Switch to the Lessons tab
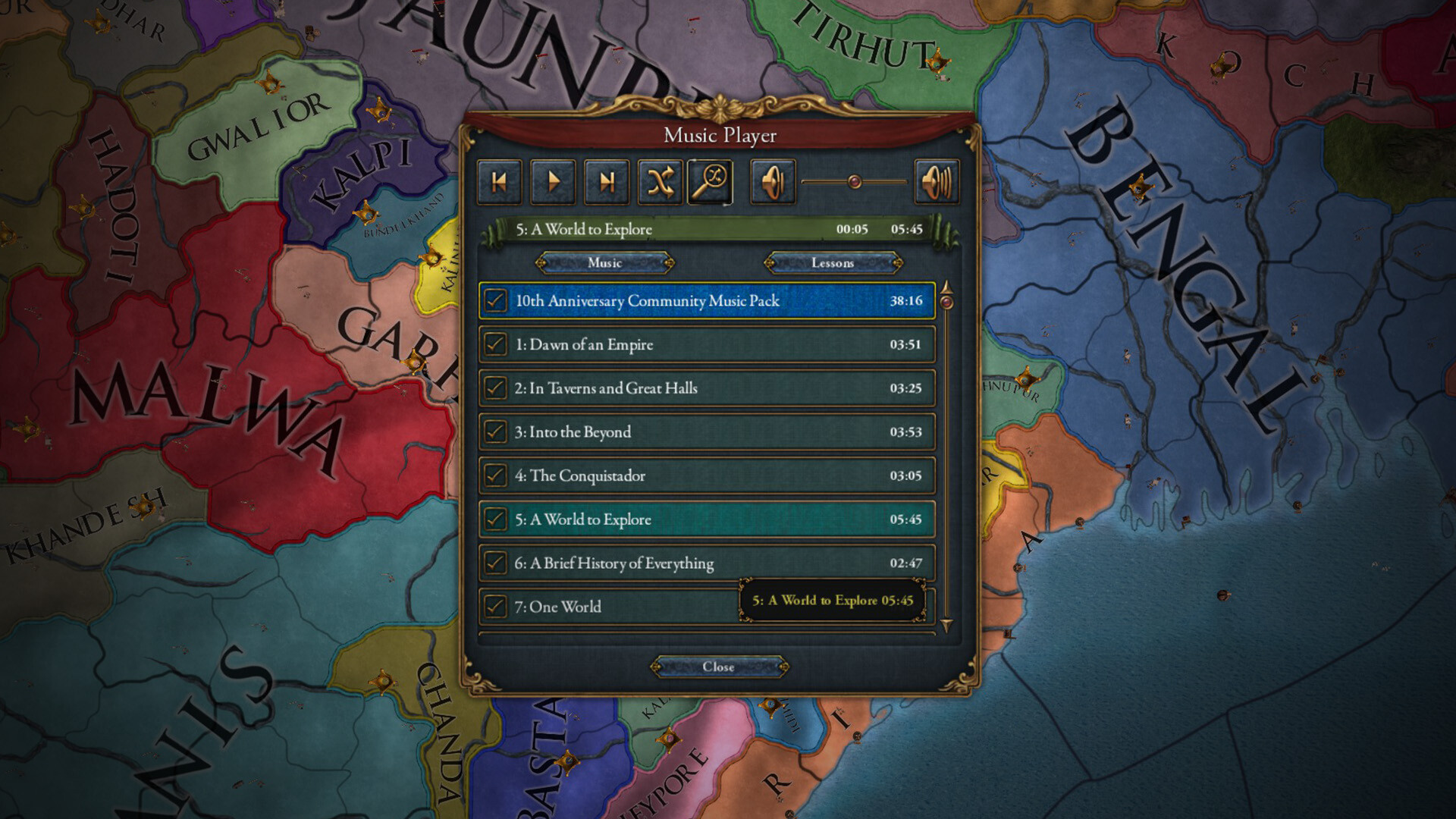The height and width of the screenshot is (819, 1456). pos(832,263)
